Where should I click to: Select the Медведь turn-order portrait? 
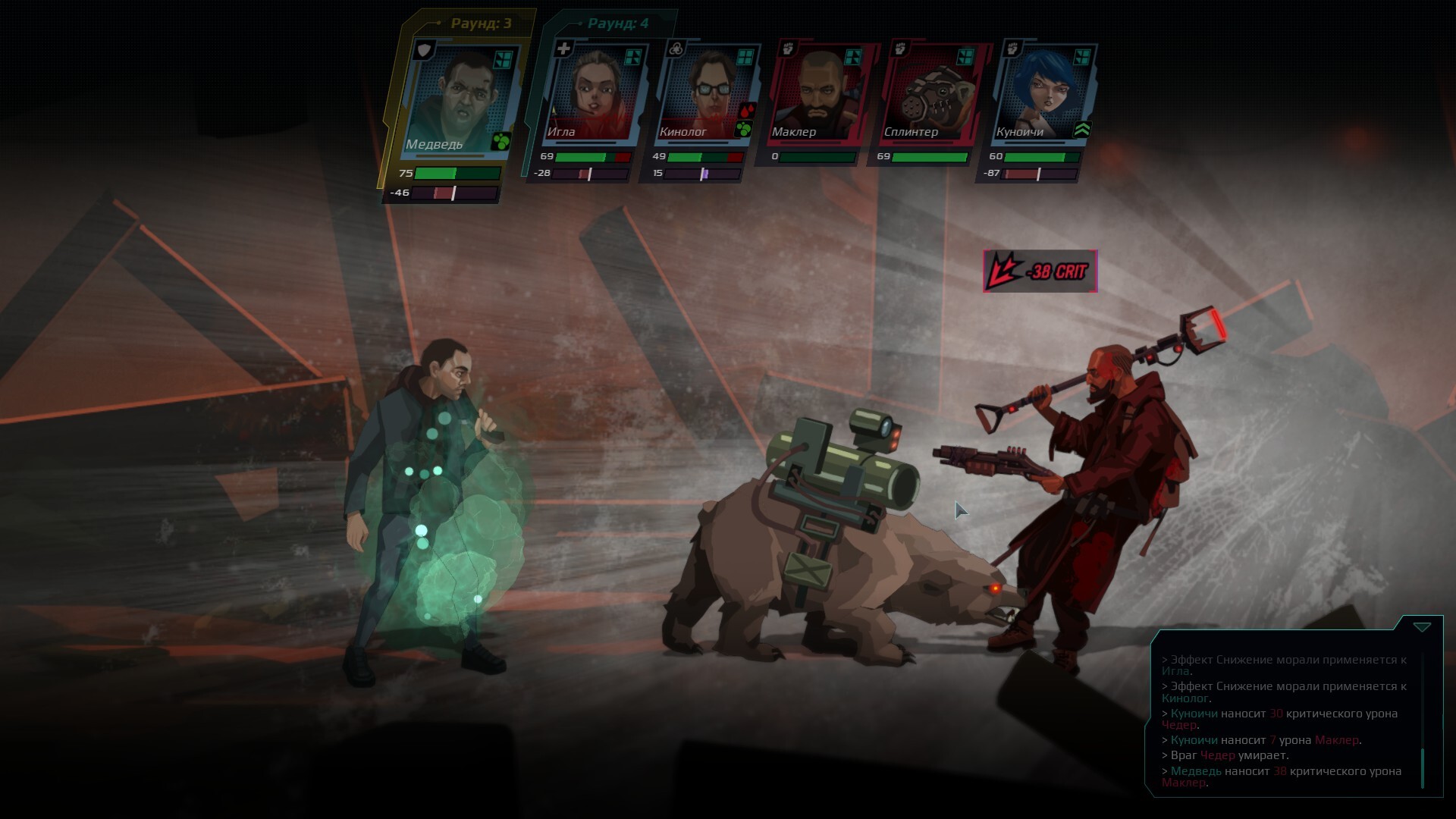460,99
